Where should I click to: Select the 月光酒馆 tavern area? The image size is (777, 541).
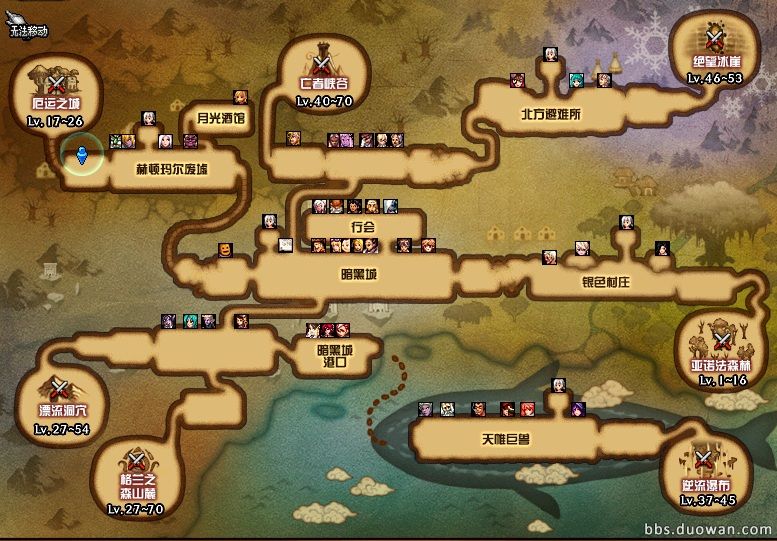coord(220,118)
